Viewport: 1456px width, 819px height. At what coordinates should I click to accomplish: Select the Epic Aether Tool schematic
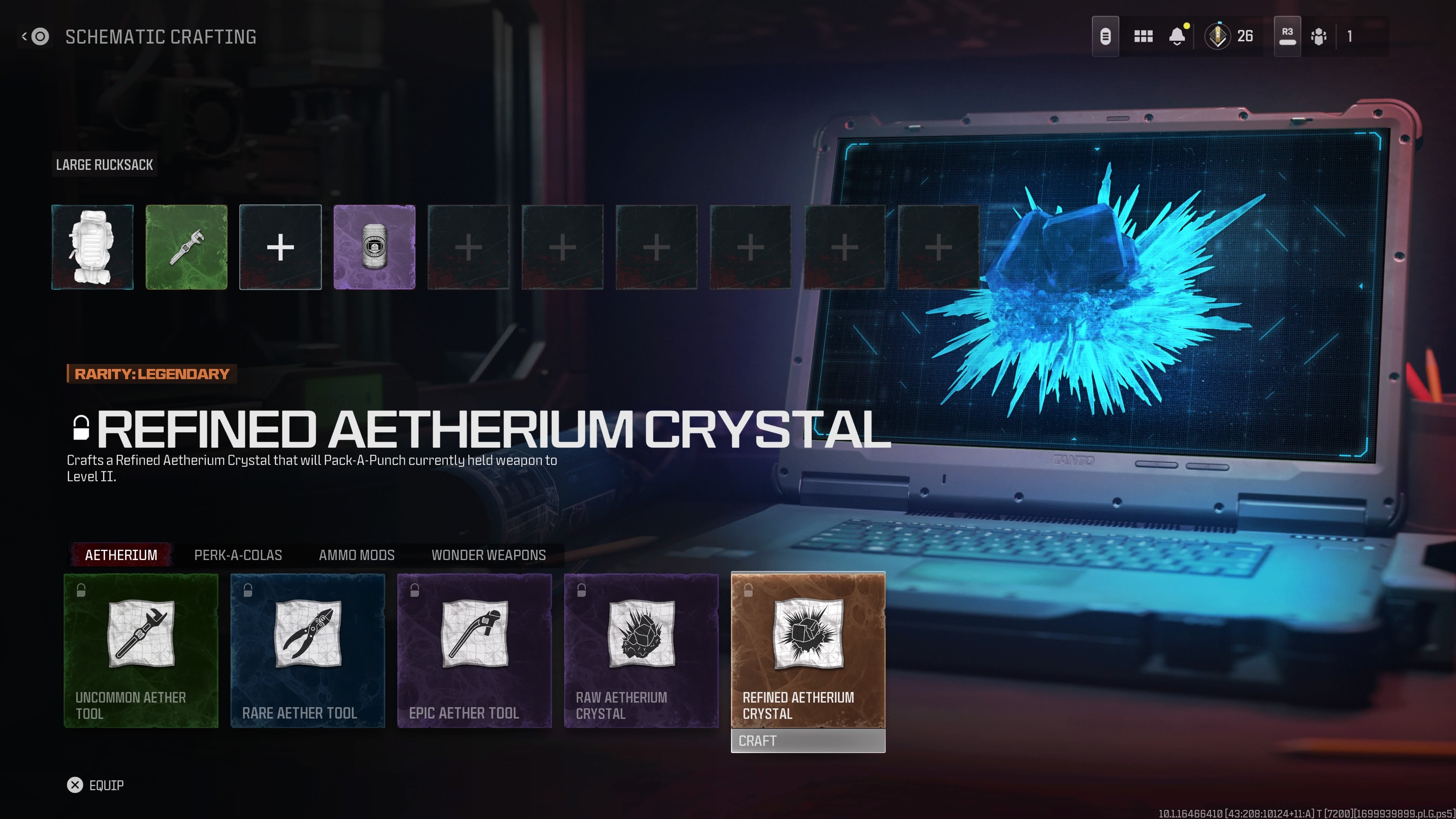[x=474, y=650]
